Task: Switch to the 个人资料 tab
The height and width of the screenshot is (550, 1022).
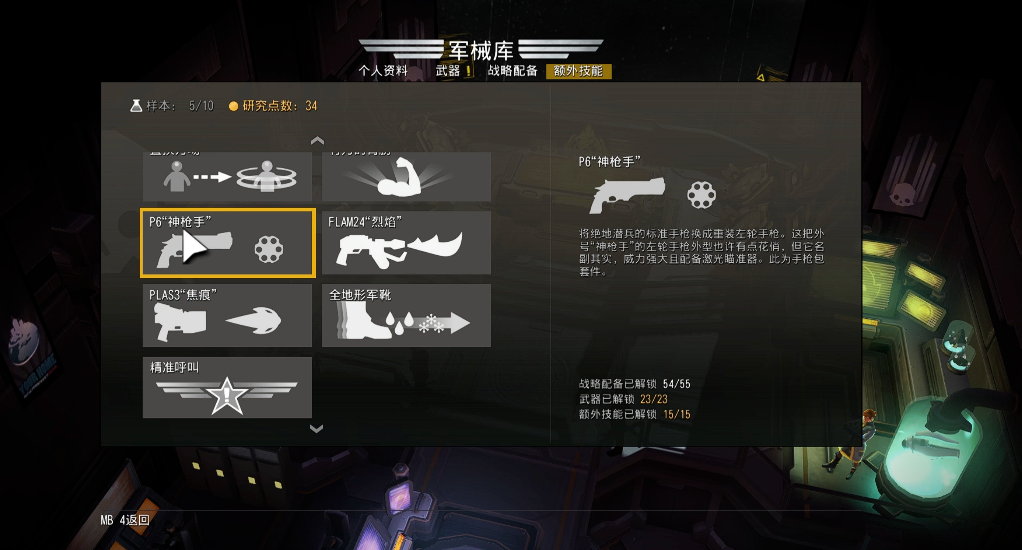Action: (383, 71)
